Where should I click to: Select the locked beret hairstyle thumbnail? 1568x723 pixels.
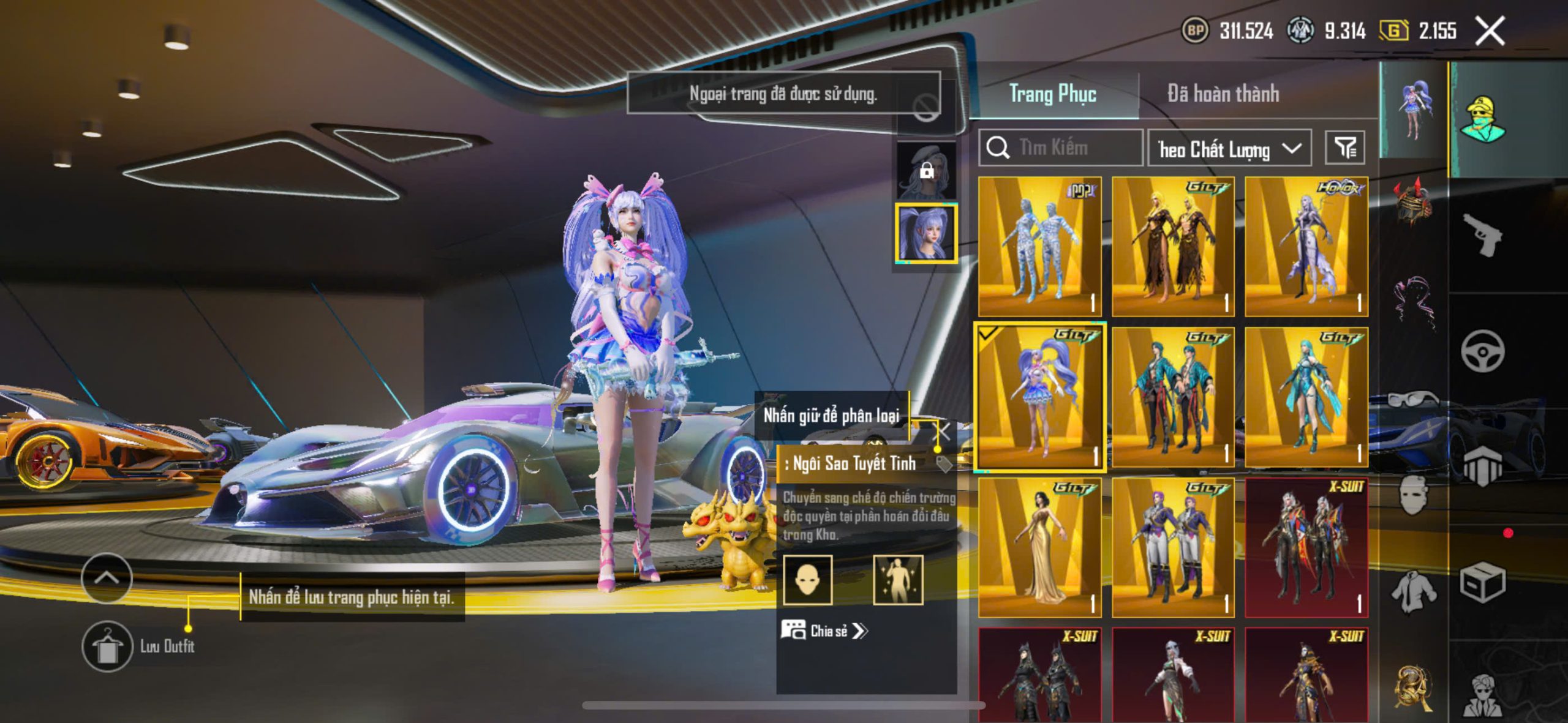tap(926, 170)
